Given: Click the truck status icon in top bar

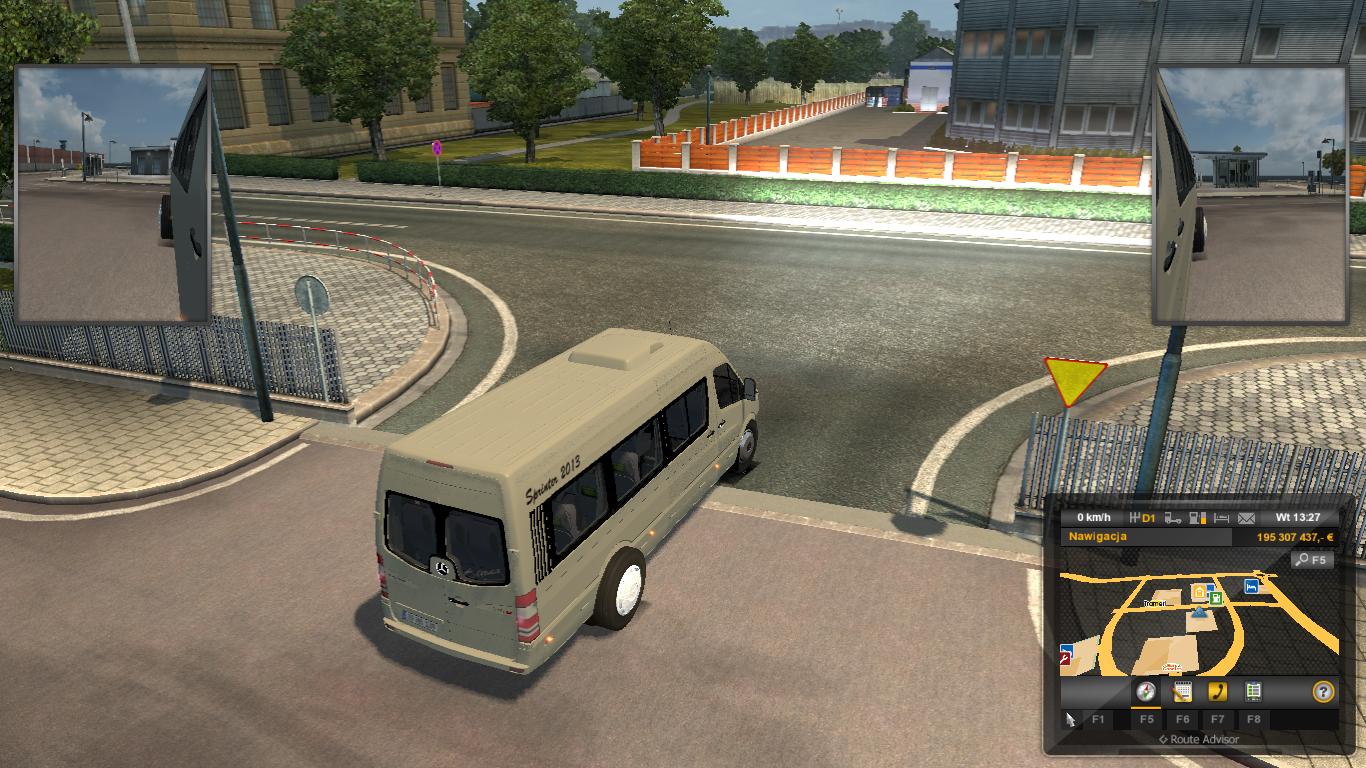Looking at the screenshot, I should coord(1171,517).
